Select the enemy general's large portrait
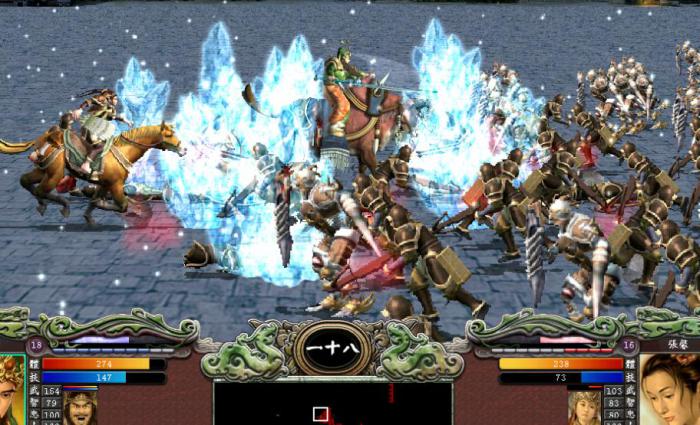Screen dimensions: 700x425 668,390
